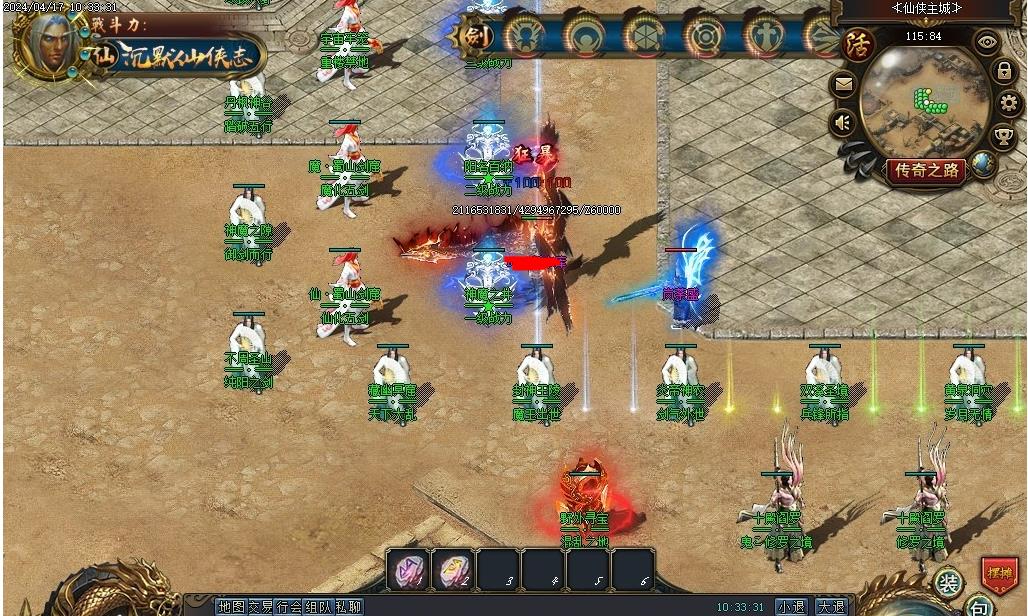Click the 大退 exit button
1028x616 pixels.
[830, 606]
